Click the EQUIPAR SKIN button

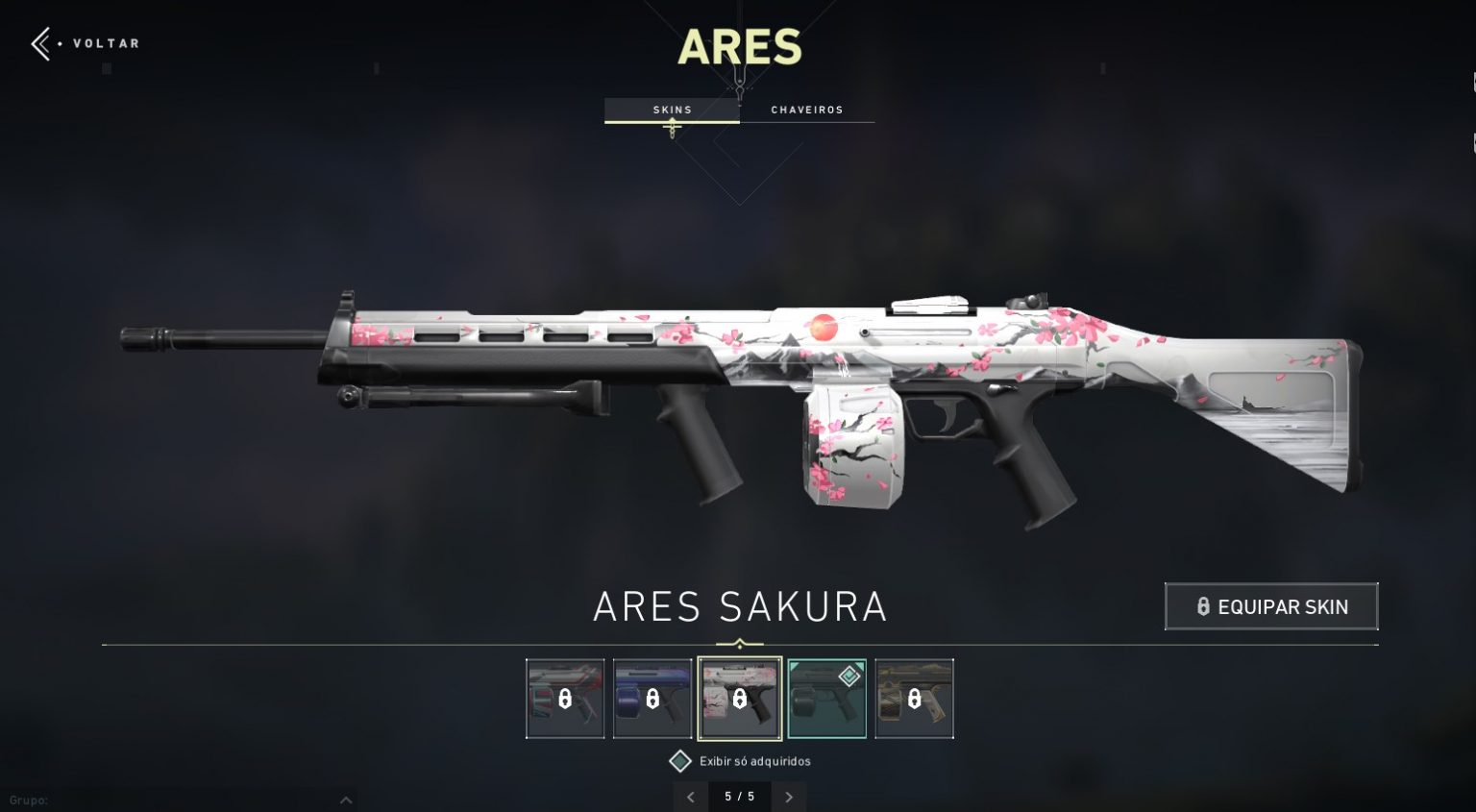tap(1270, 606)
